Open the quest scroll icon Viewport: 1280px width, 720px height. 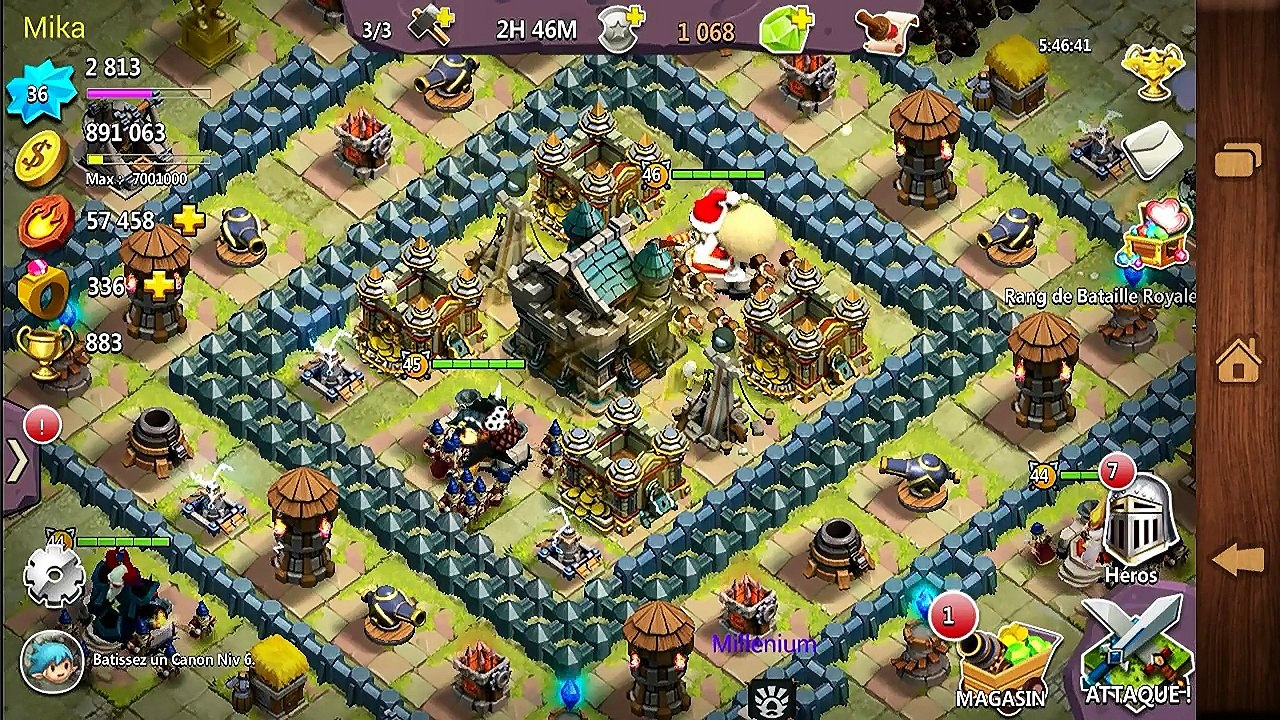click(x=887, y=32)
